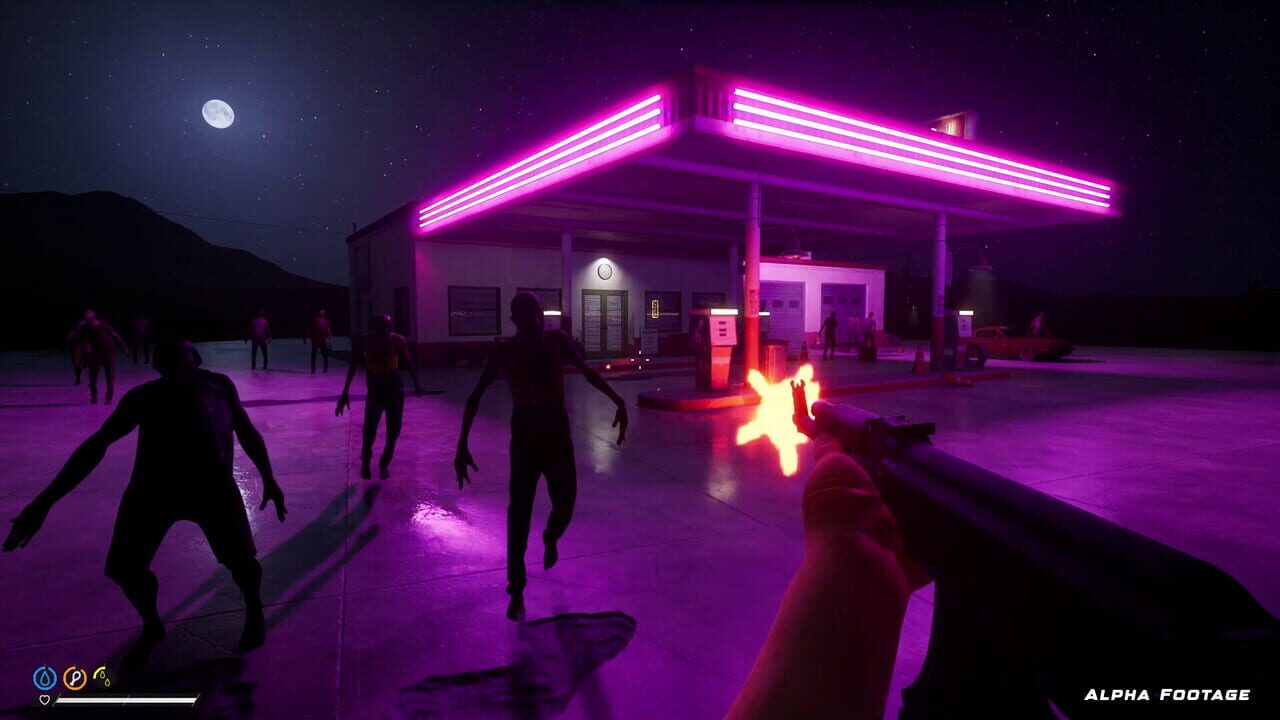Viewport: 1280px width, 720px height.
Task: Open the double doors of the gas station
Action: tap(603, 319)
